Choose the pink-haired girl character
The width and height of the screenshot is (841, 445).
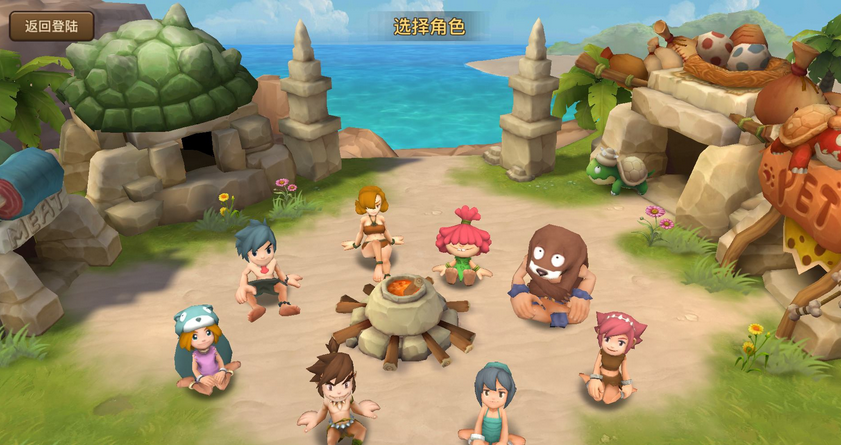coord(613,356)
